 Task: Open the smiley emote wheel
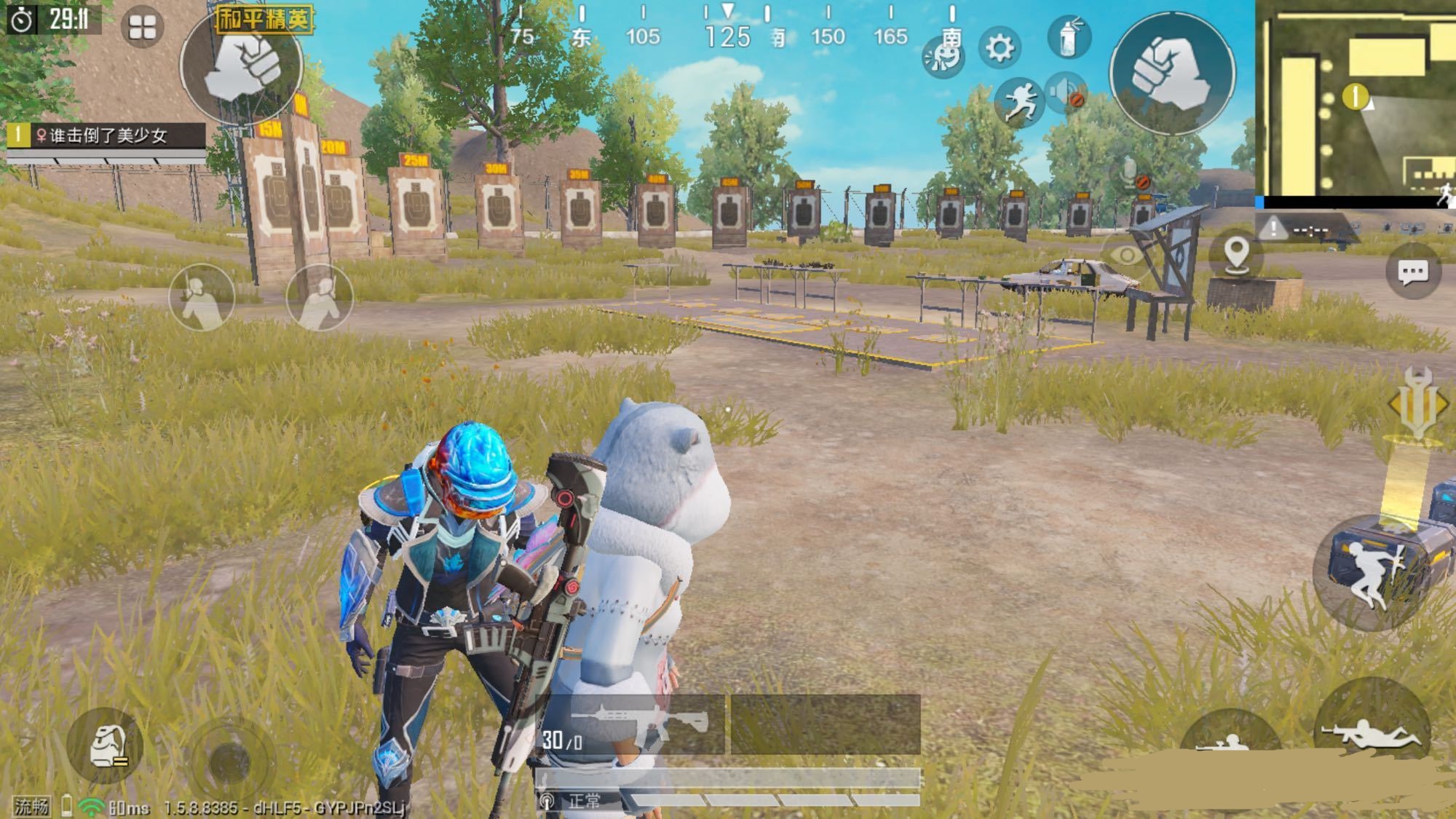click(x=943, y=58)
